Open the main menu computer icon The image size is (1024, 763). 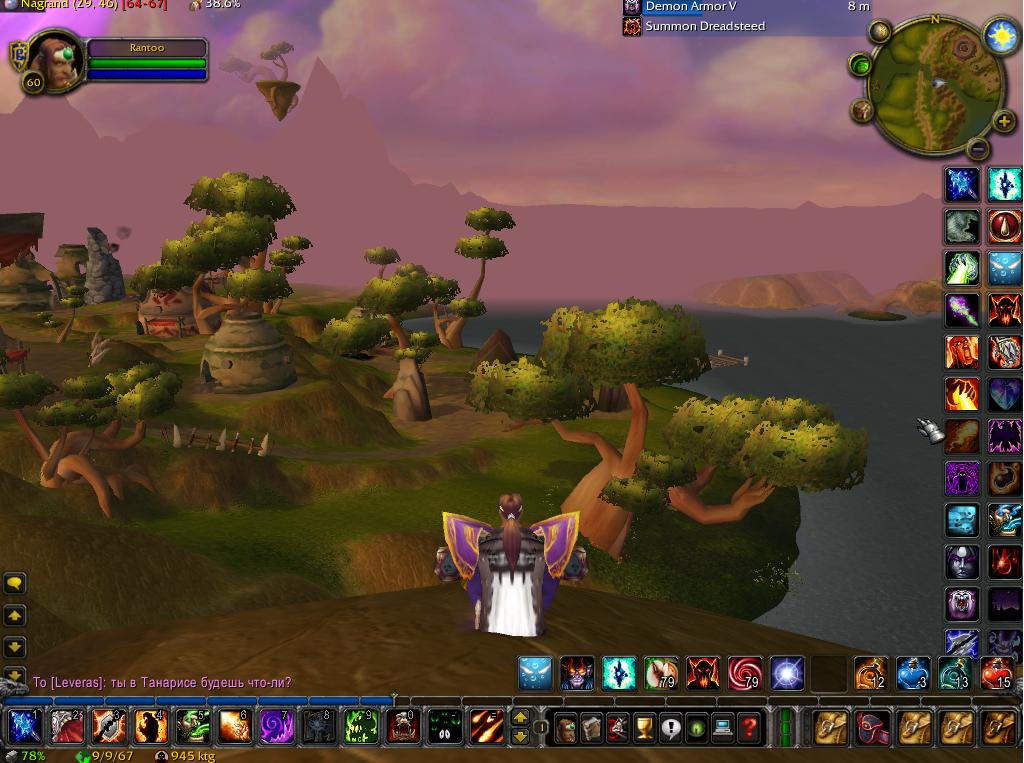click(723, 727)
